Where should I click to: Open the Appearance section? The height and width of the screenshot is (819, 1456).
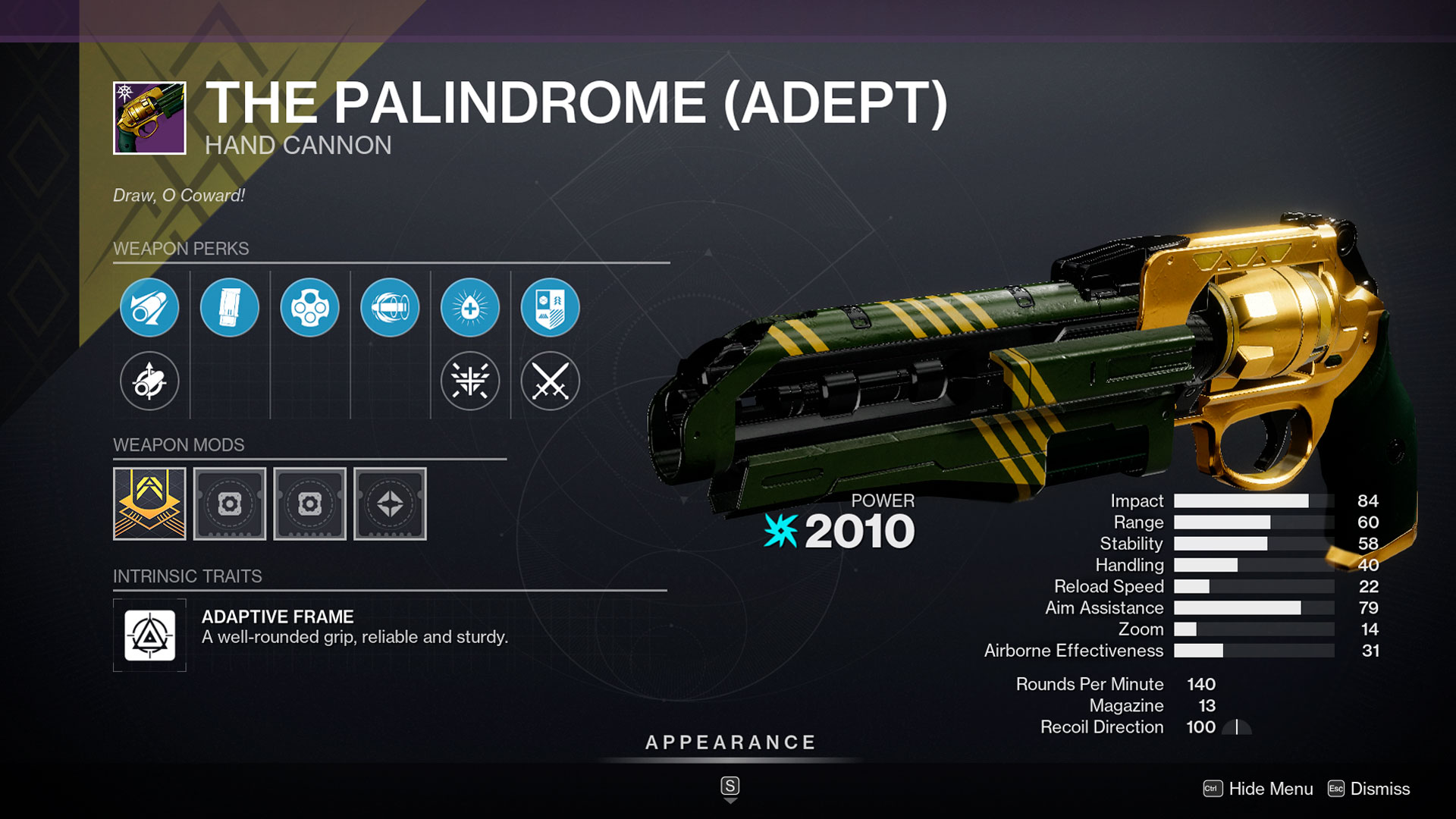point(730,742)
